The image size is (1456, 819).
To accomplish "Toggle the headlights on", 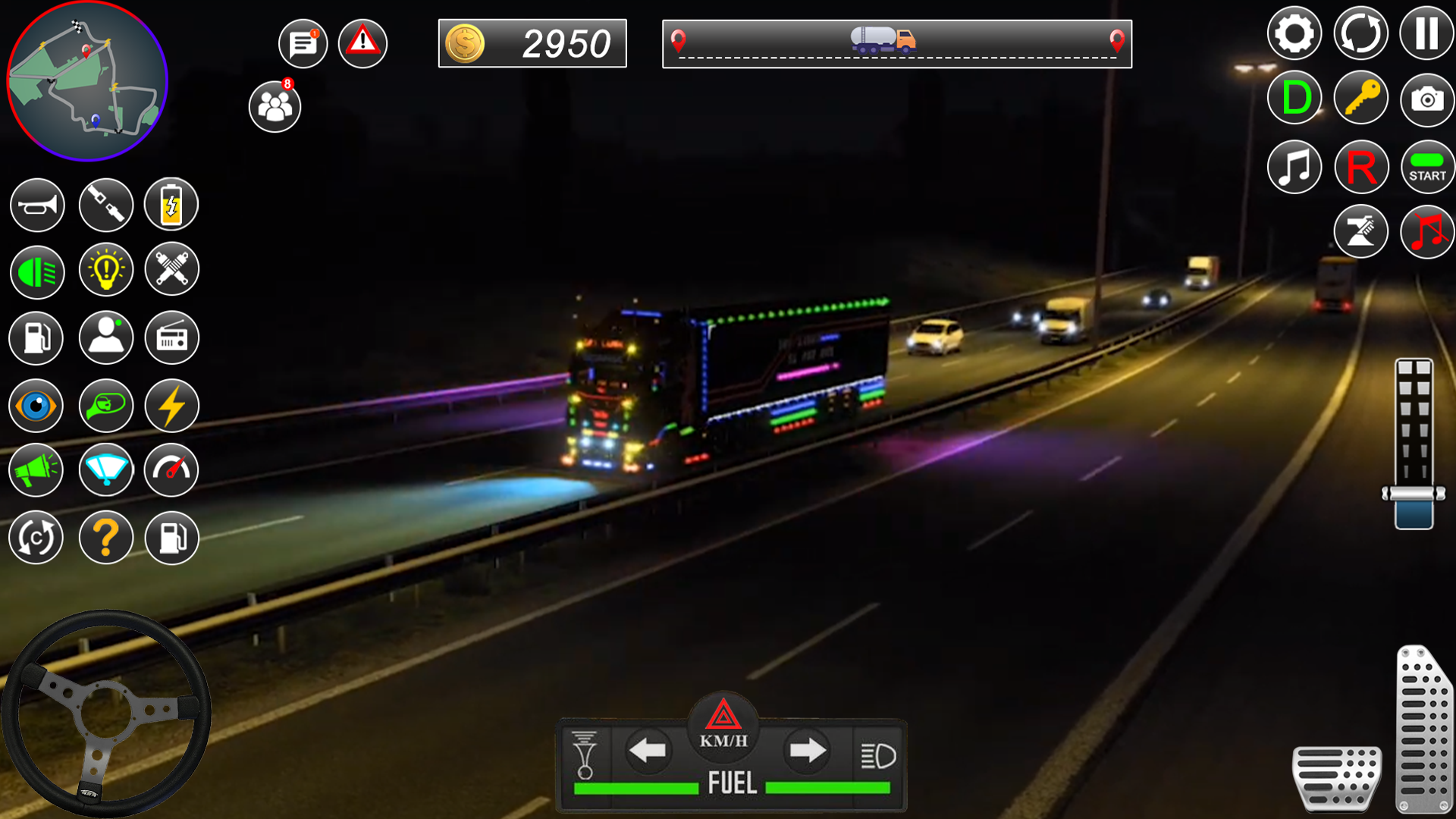I will [36, 271].
